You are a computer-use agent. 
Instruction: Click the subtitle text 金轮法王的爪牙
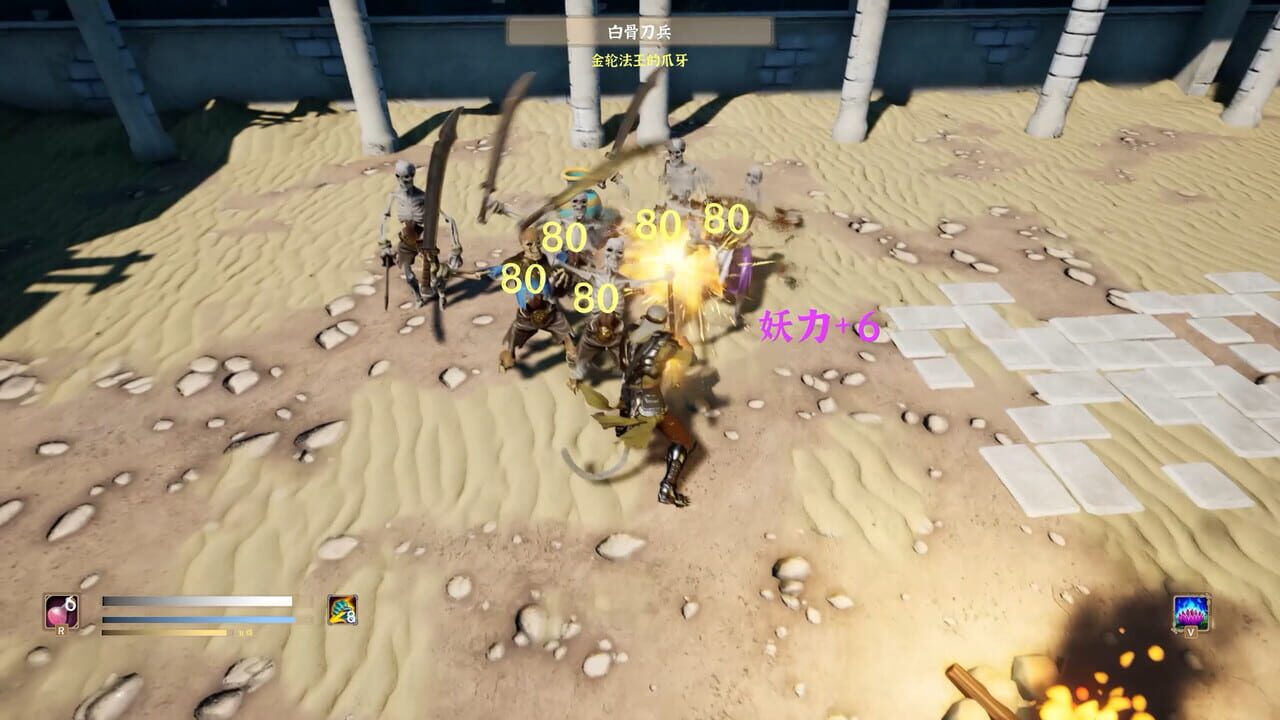pyautogui.click(x=638, y=58)
